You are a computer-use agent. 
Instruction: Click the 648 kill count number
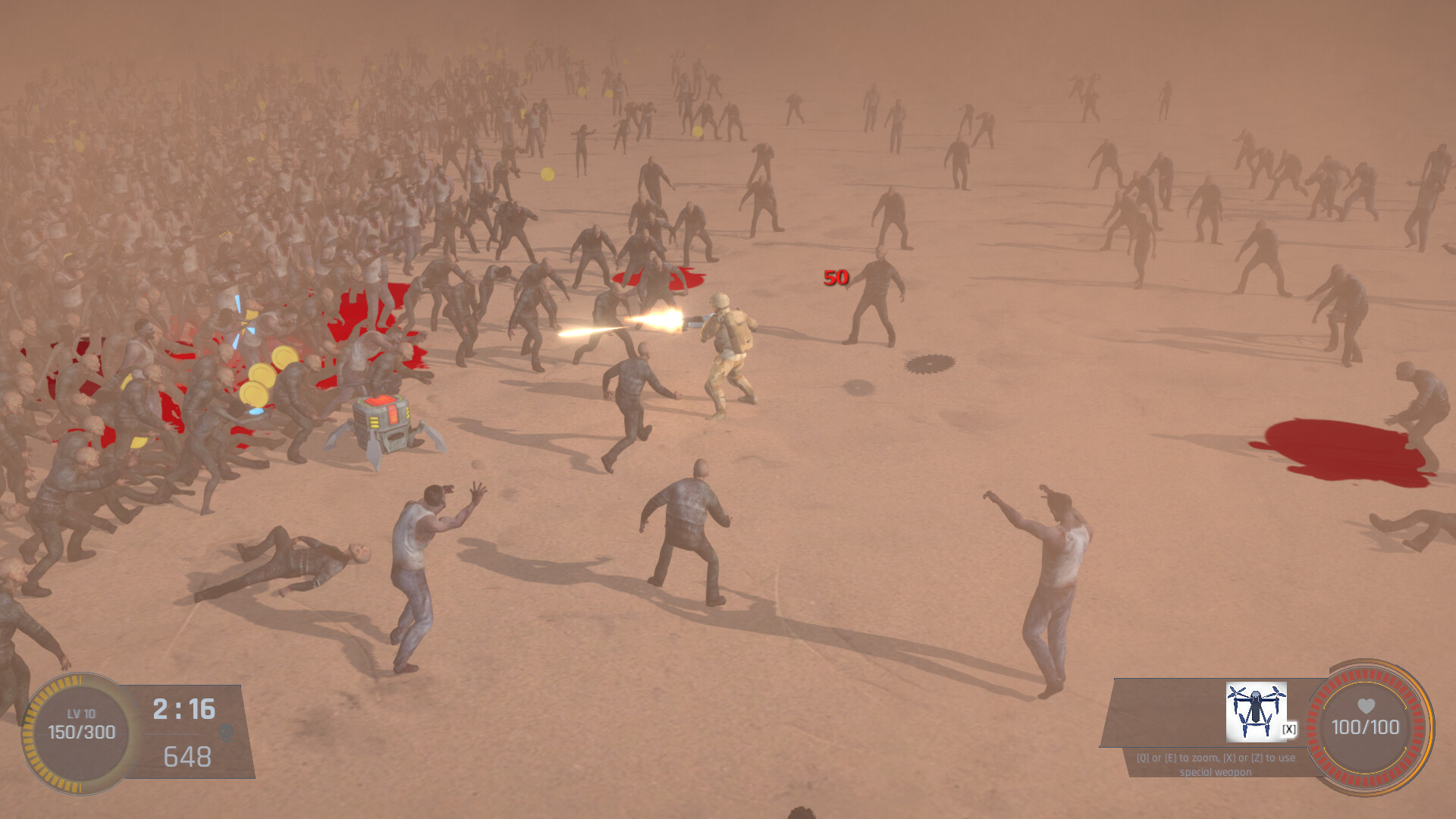point(188,757)
